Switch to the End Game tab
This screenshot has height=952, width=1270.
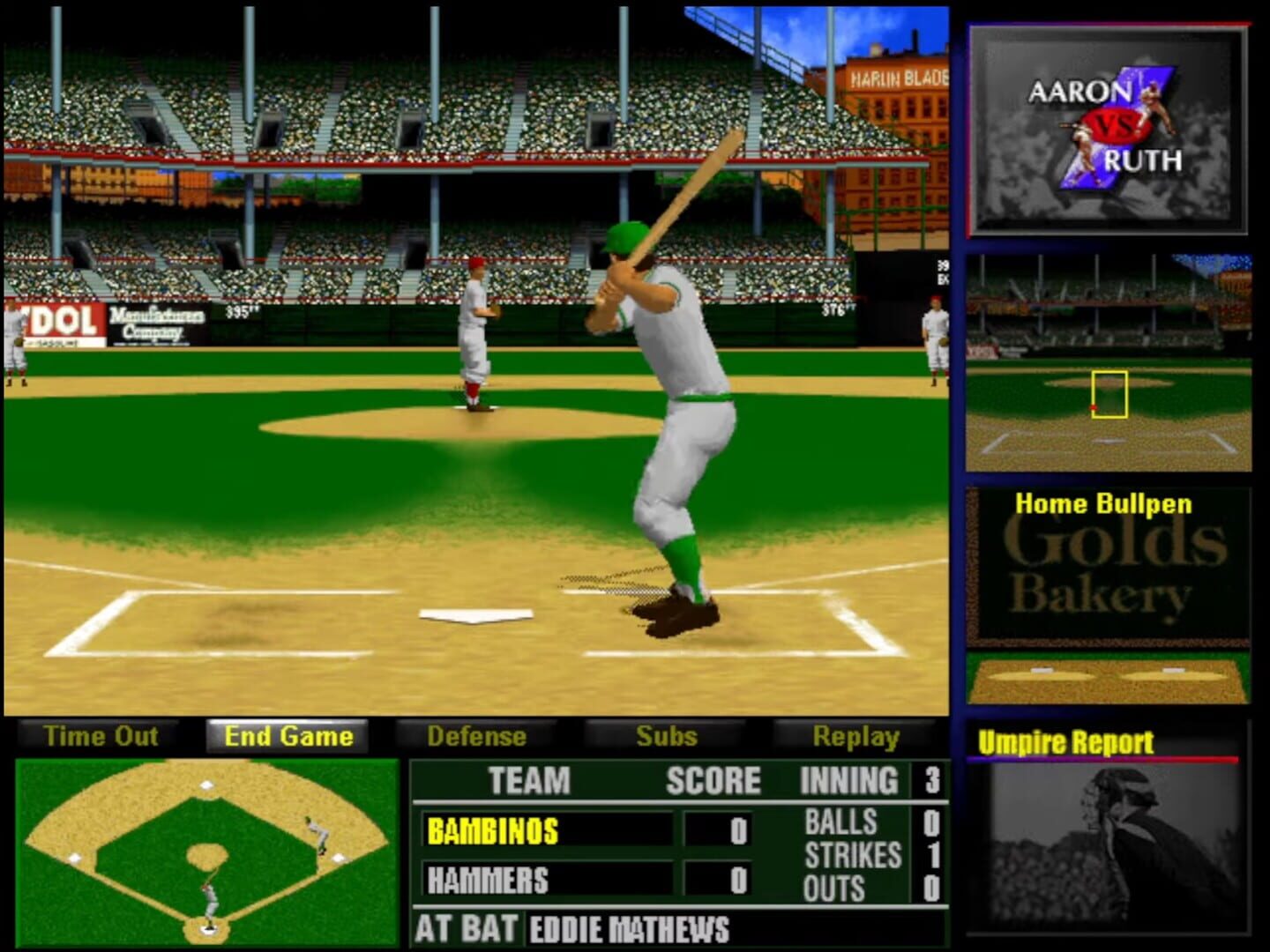pos(288,736)
